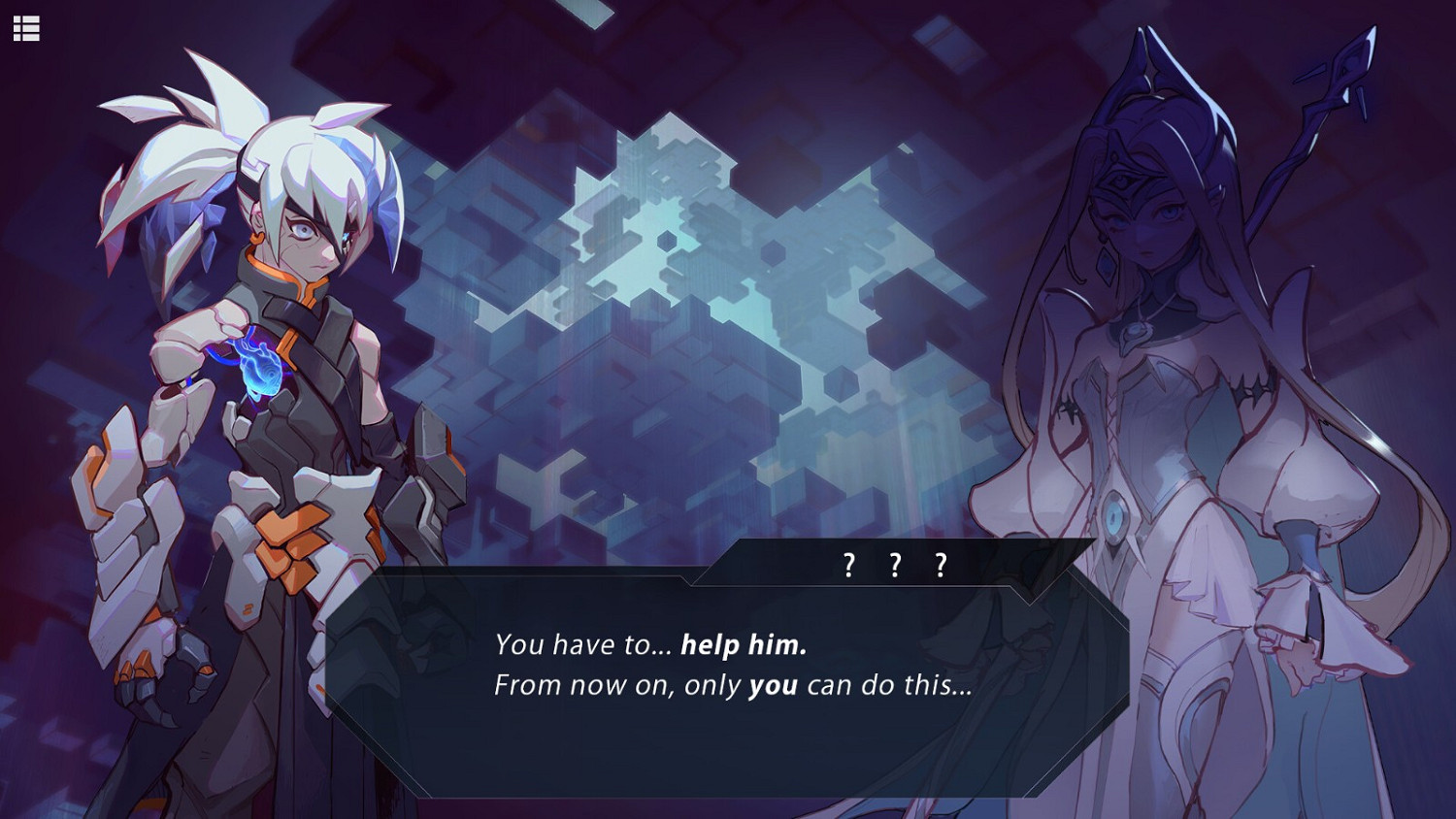Select the mysterious speaker name banner
Screen dimensions: 1456x819
coord(894,561)
